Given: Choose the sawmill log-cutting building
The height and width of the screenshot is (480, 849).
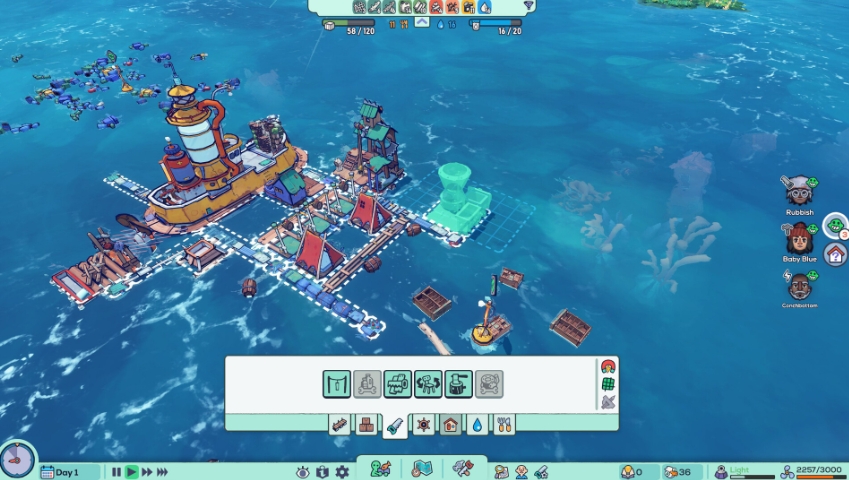Looking at the screenshot, I should (x=398, y=384).
